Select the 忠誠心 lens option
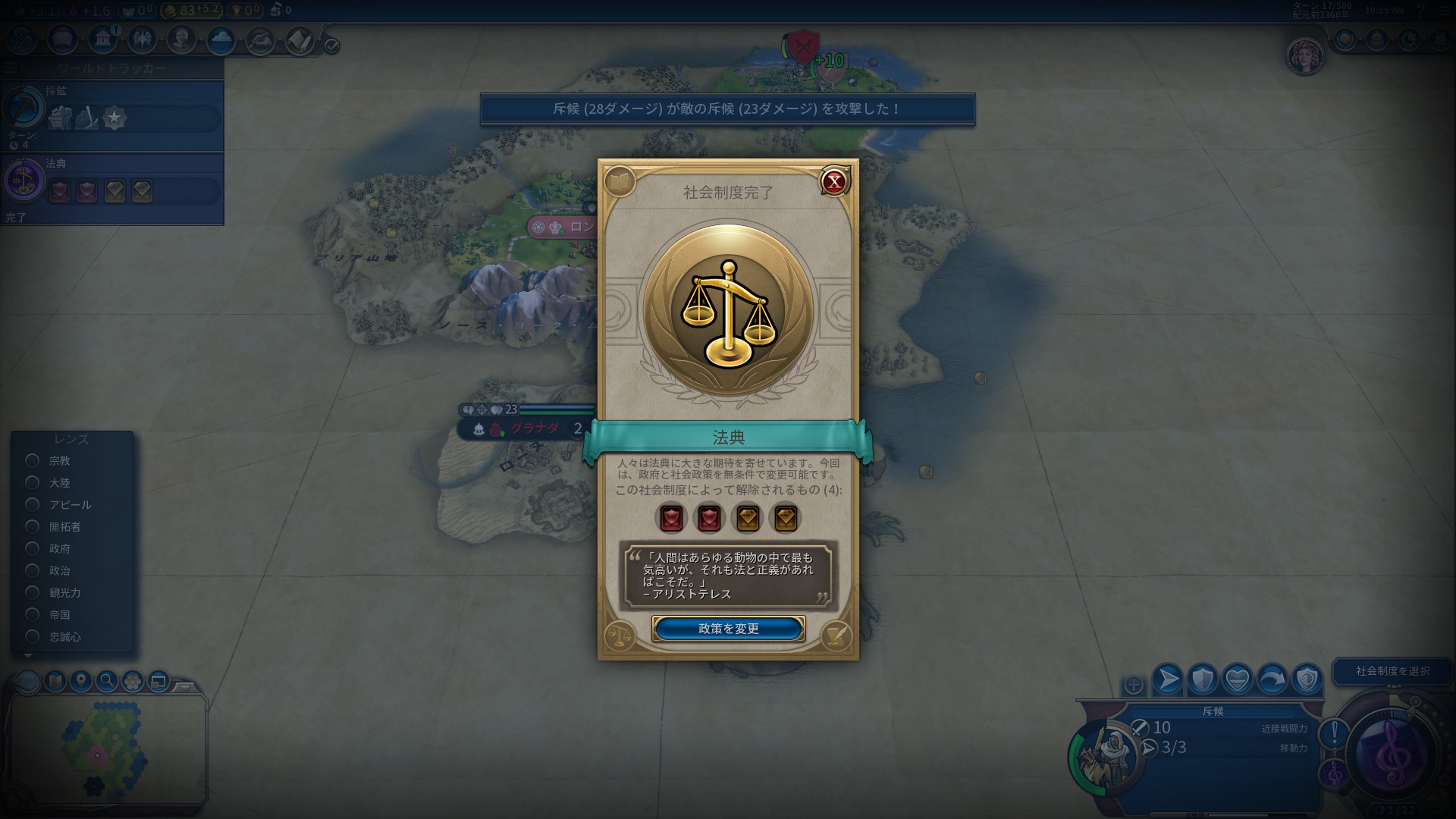 (33, 636)
